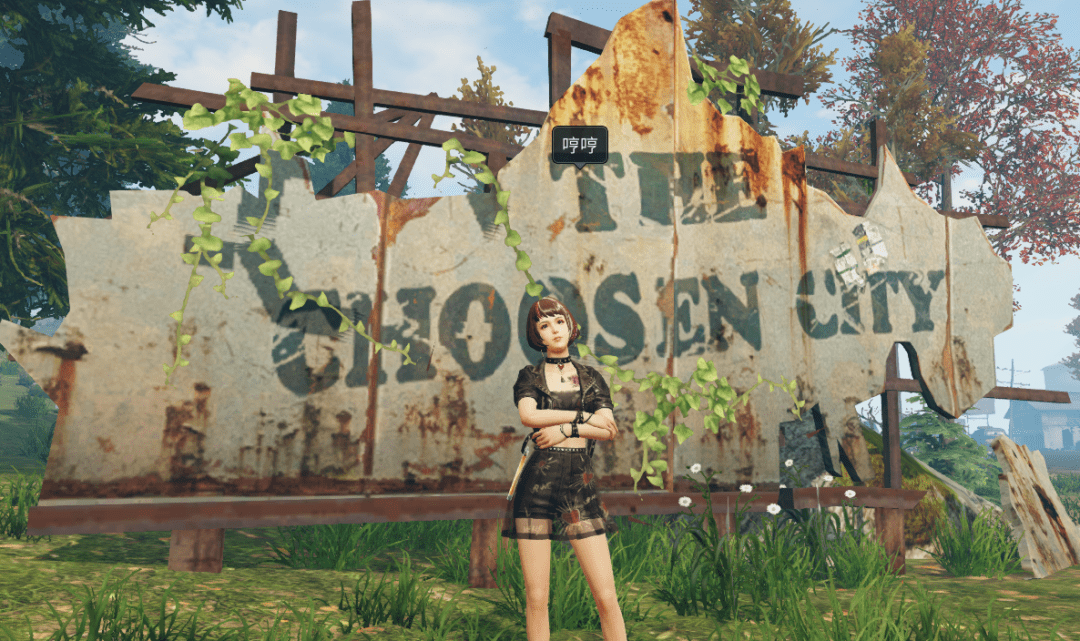
Task: Click the 哼哼 speech bubble
Action: coord(579,145)
